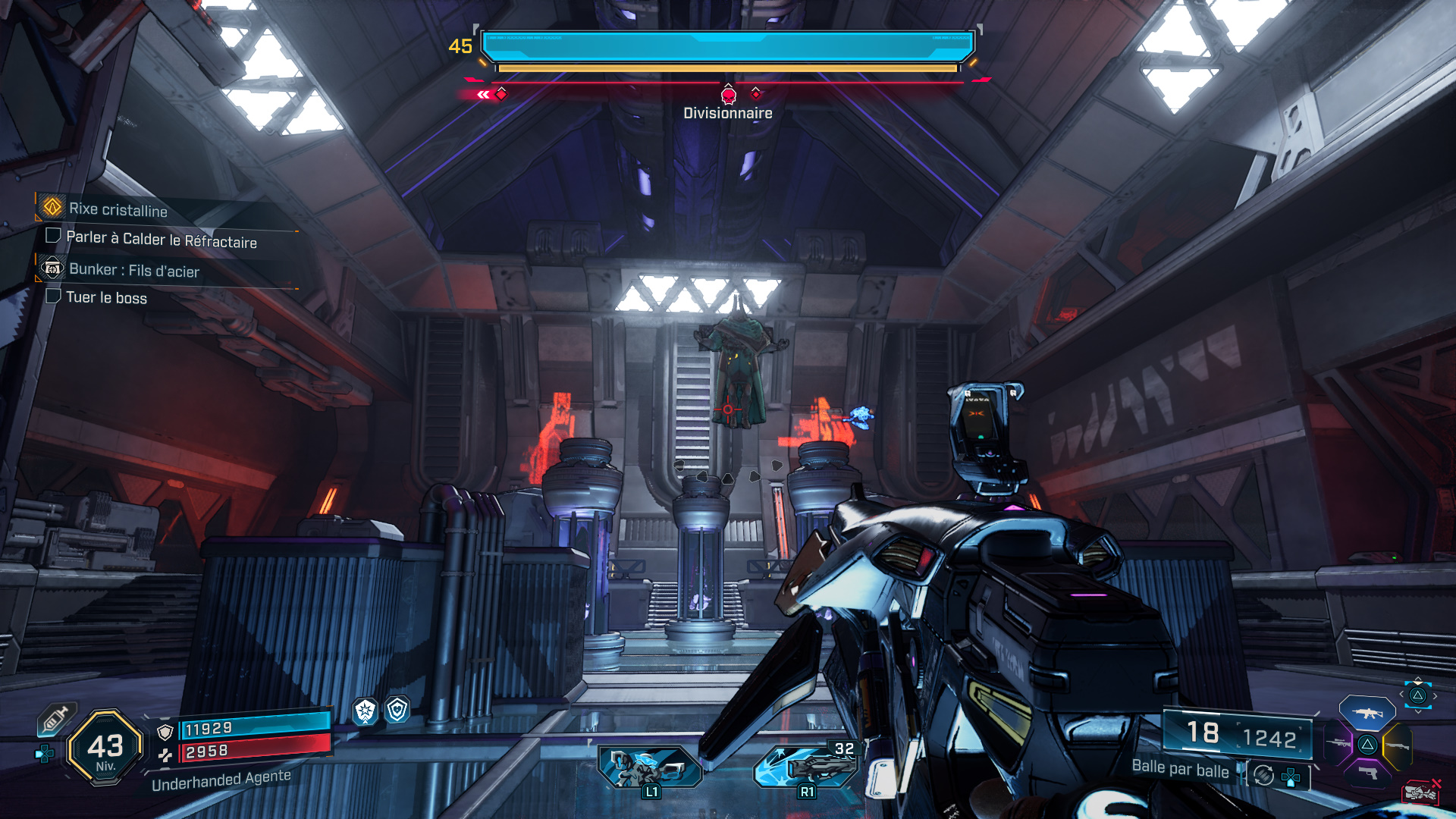Switch to the sniper rifle weapon slot
This screenshot has width=1456, height=819.
pos(1338,744)
